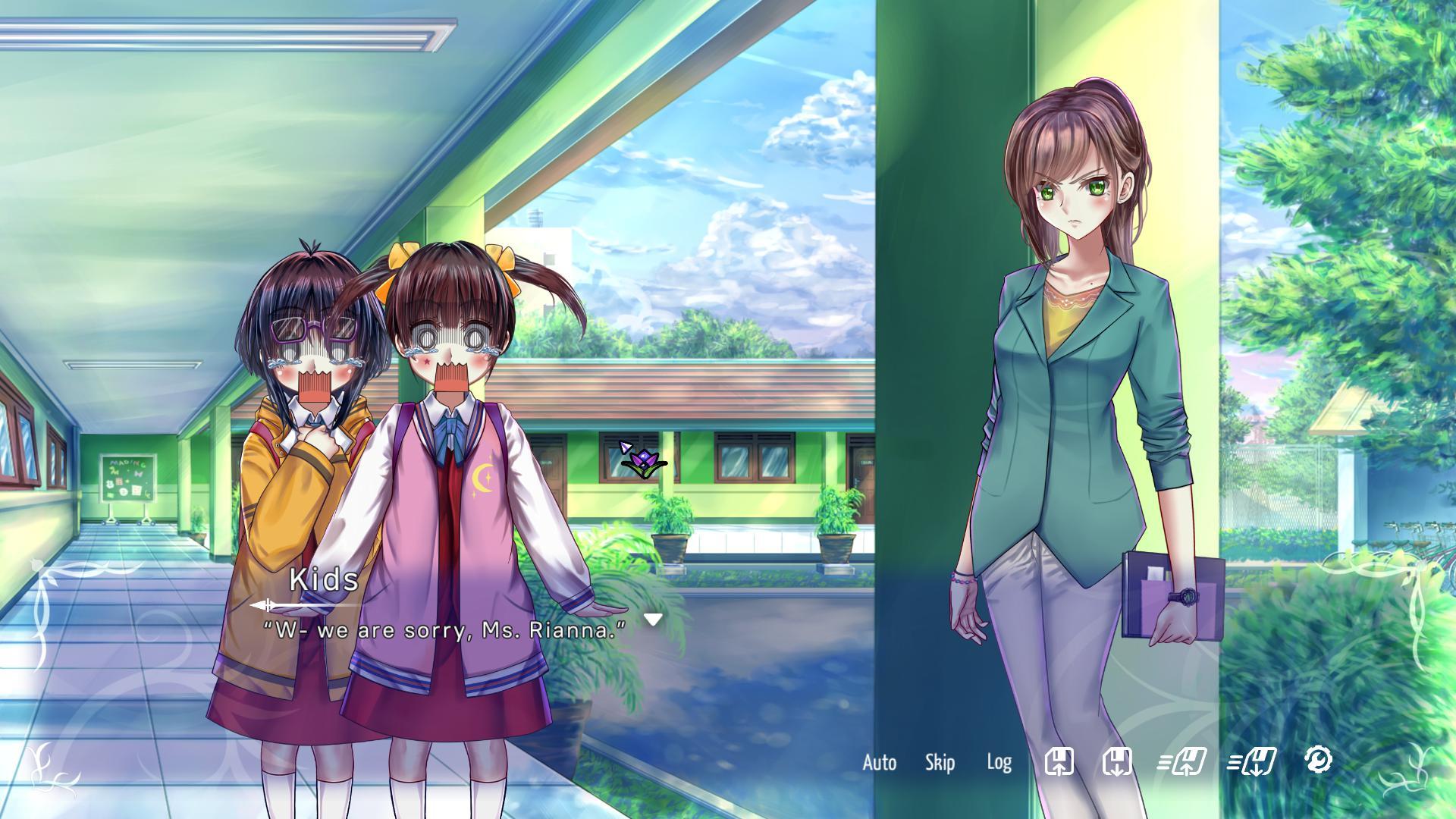Viewport: 1456px width, 819px height.
Task: Enable Skip mode to fast-forward dialogue
Action: click(x=940, y=762)
